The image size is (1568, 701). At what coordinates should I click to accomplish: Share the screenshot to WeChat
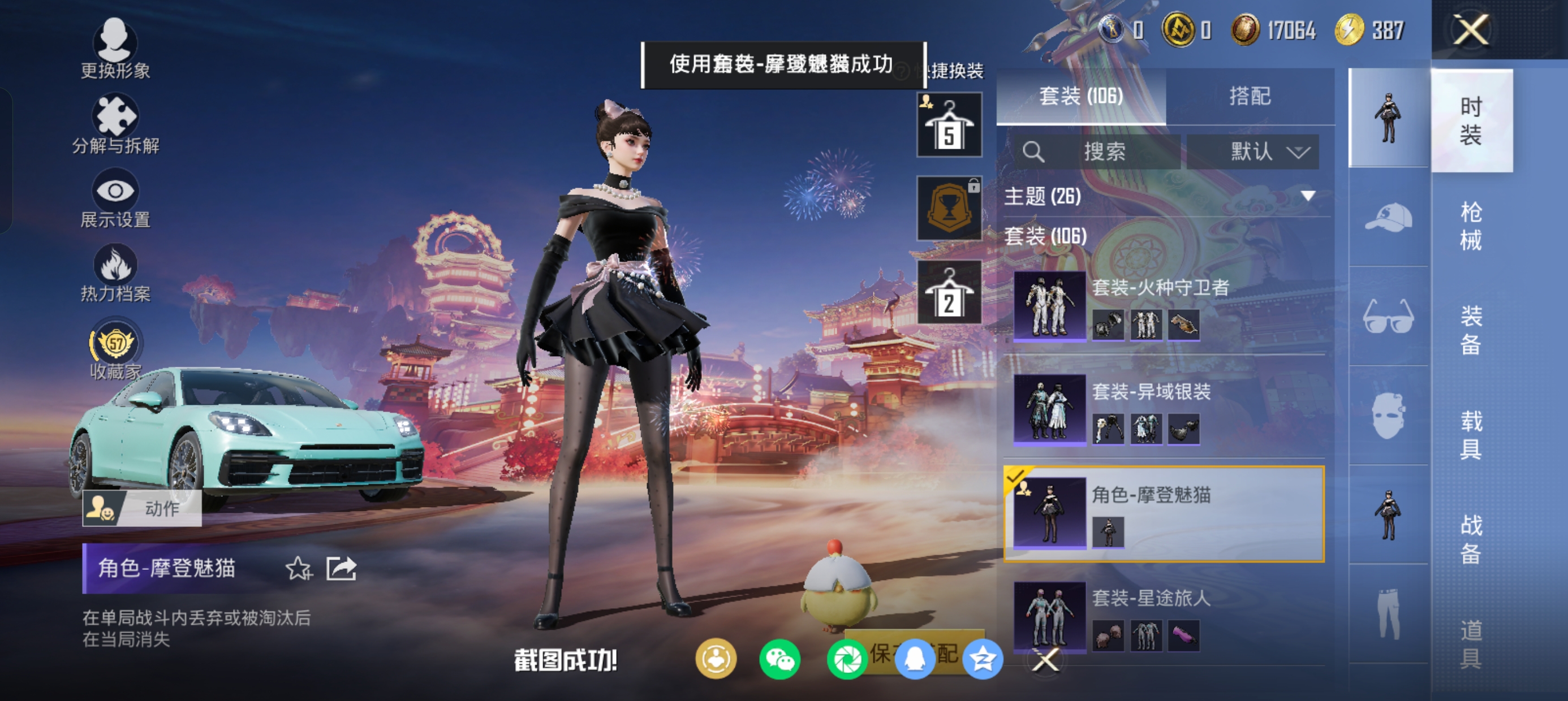pyautogui.click(x=779, y=660)
